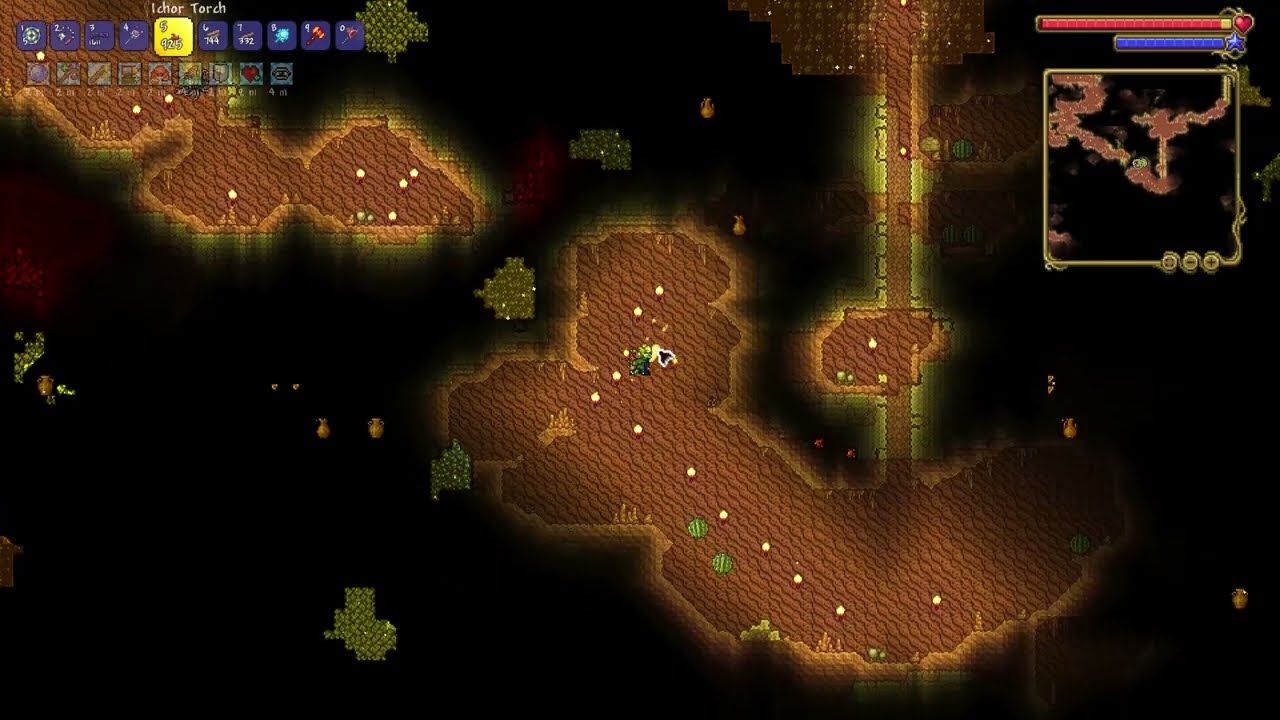Click the goggles indicator at the row's end
This screenshot has width=1280, height=720.
(281, 73)
